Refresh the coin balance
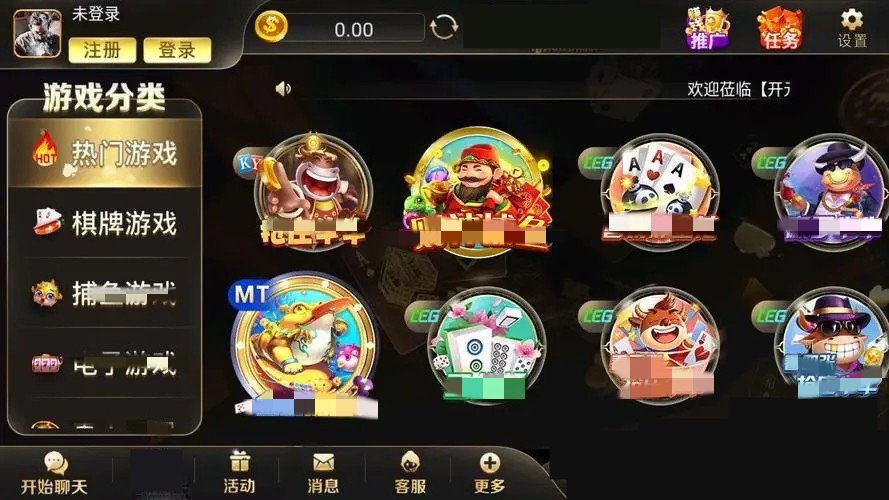889x500 pixels. (444, 28)
